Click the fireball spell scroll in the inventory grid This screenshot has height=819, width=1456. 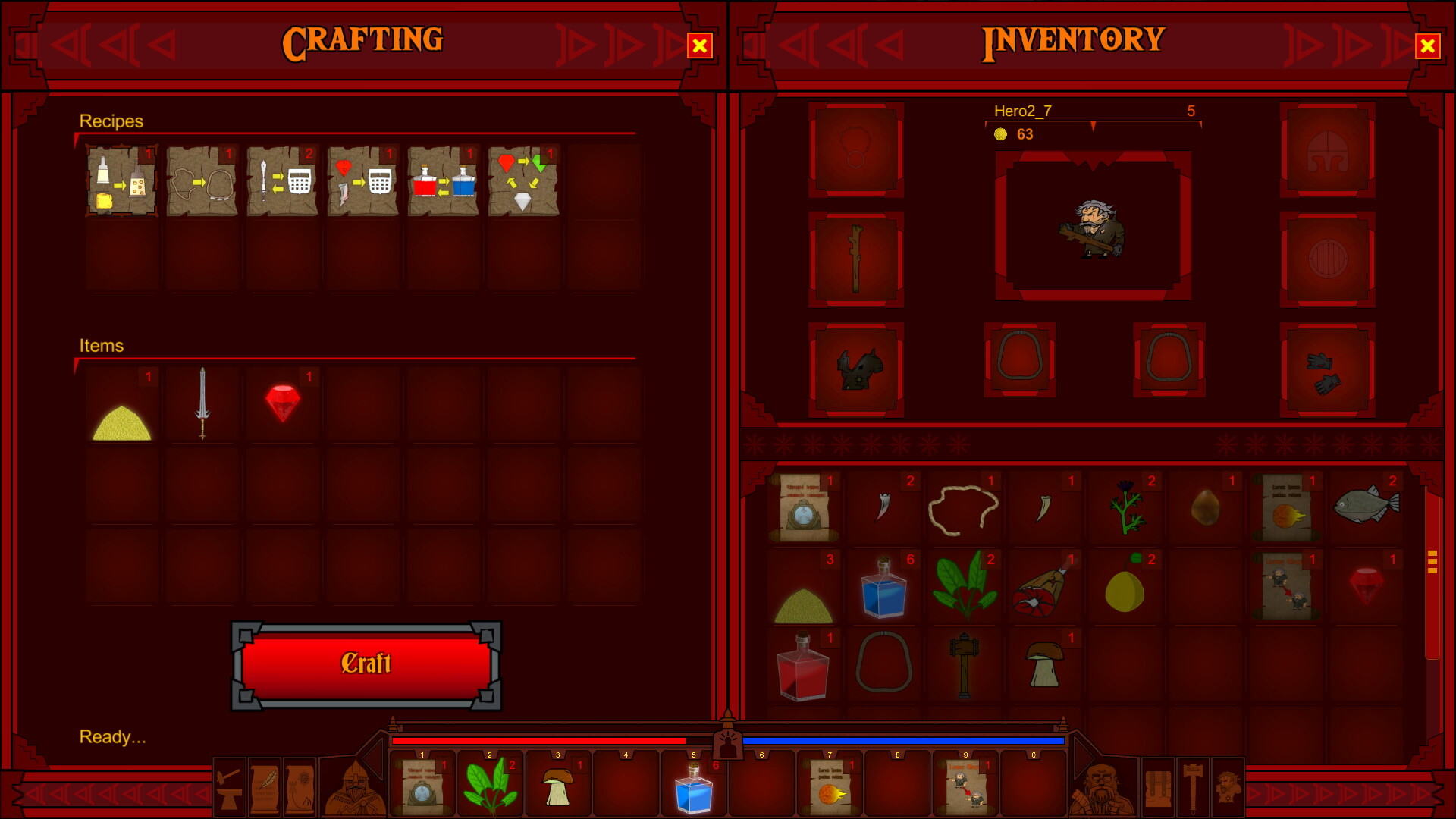(1287, 508)
